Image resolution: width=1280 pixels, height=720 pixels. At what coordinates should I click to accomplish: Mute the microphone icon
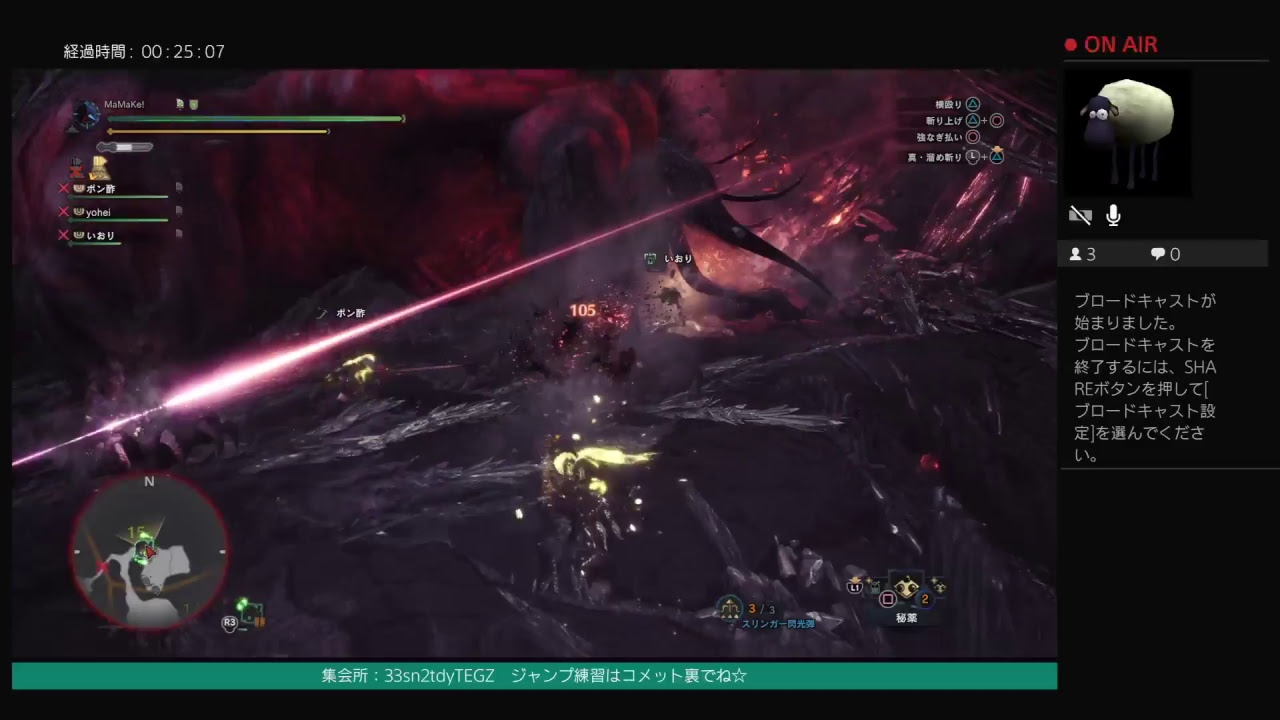pos(1112,215)
